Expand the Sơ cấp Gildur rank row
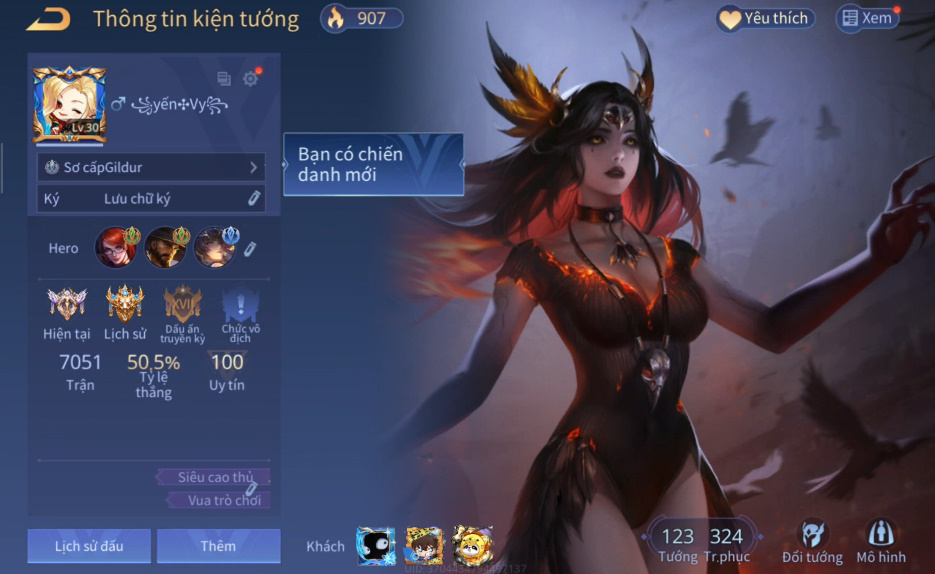Image resolution: width=935 pixels, height=574 pixels. click(151, 167)
